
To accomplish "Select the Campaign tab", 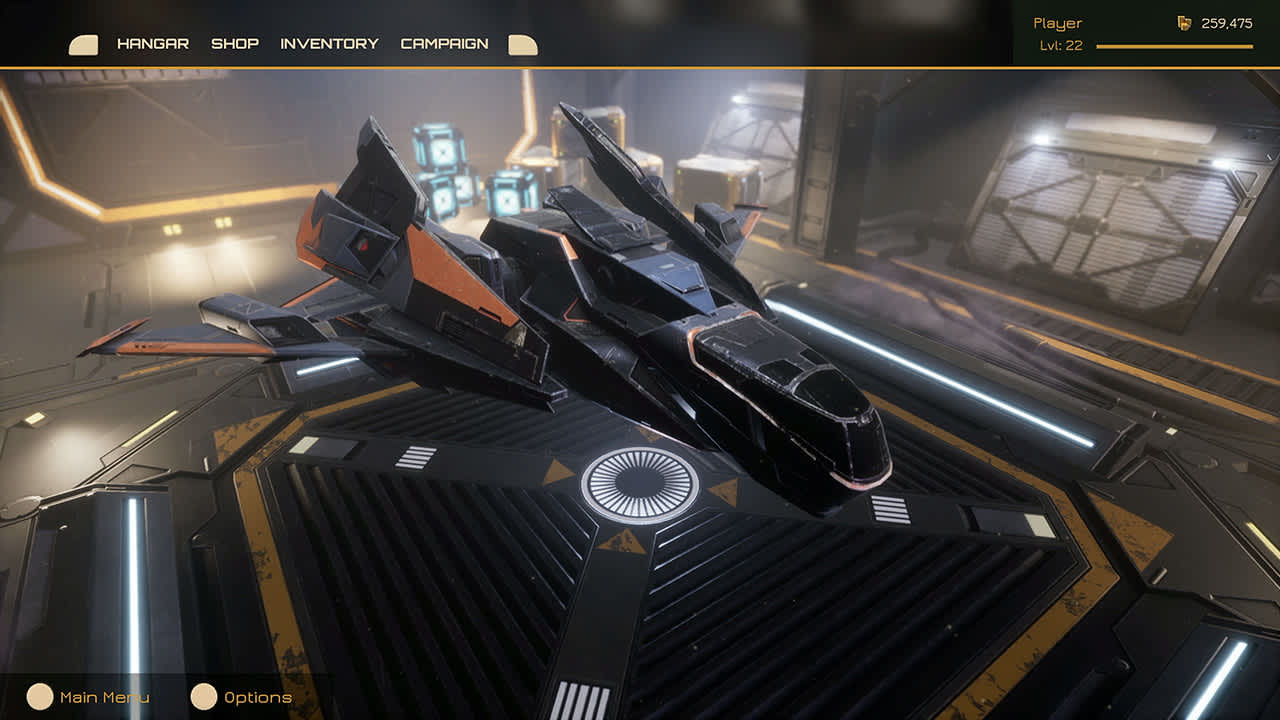I will coord(444,44).
